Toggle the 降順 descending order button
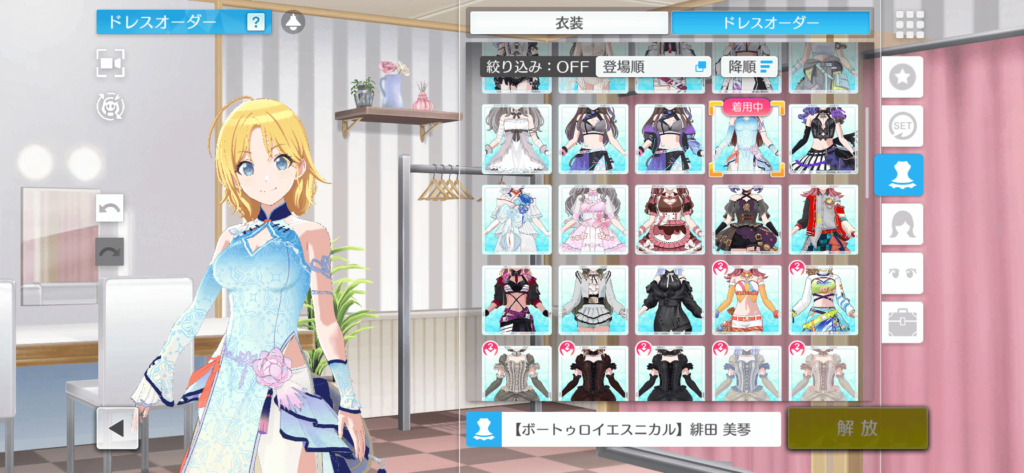The image size is (1024, 473). click(749, 66)
